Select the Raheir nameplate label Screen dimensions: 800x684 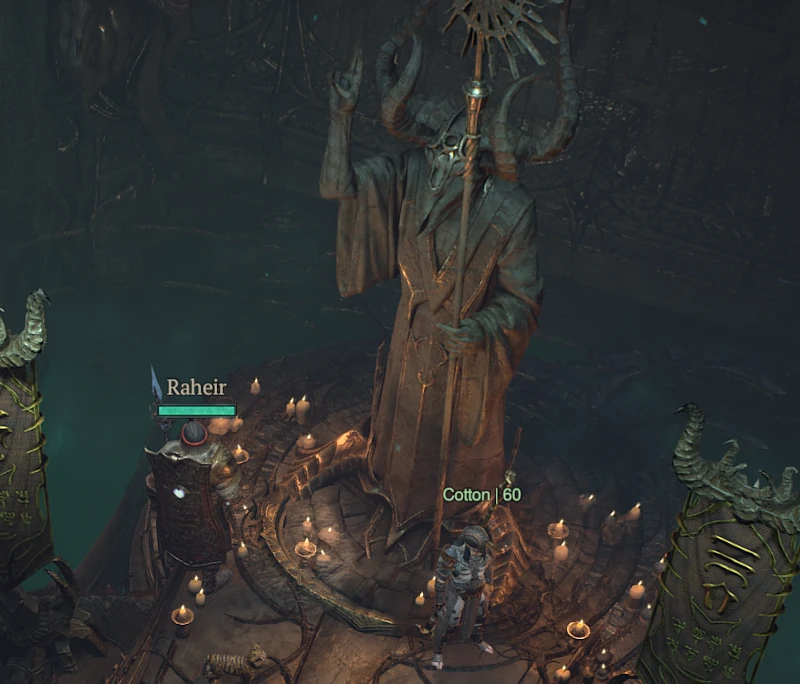click(x=196, y=388)
